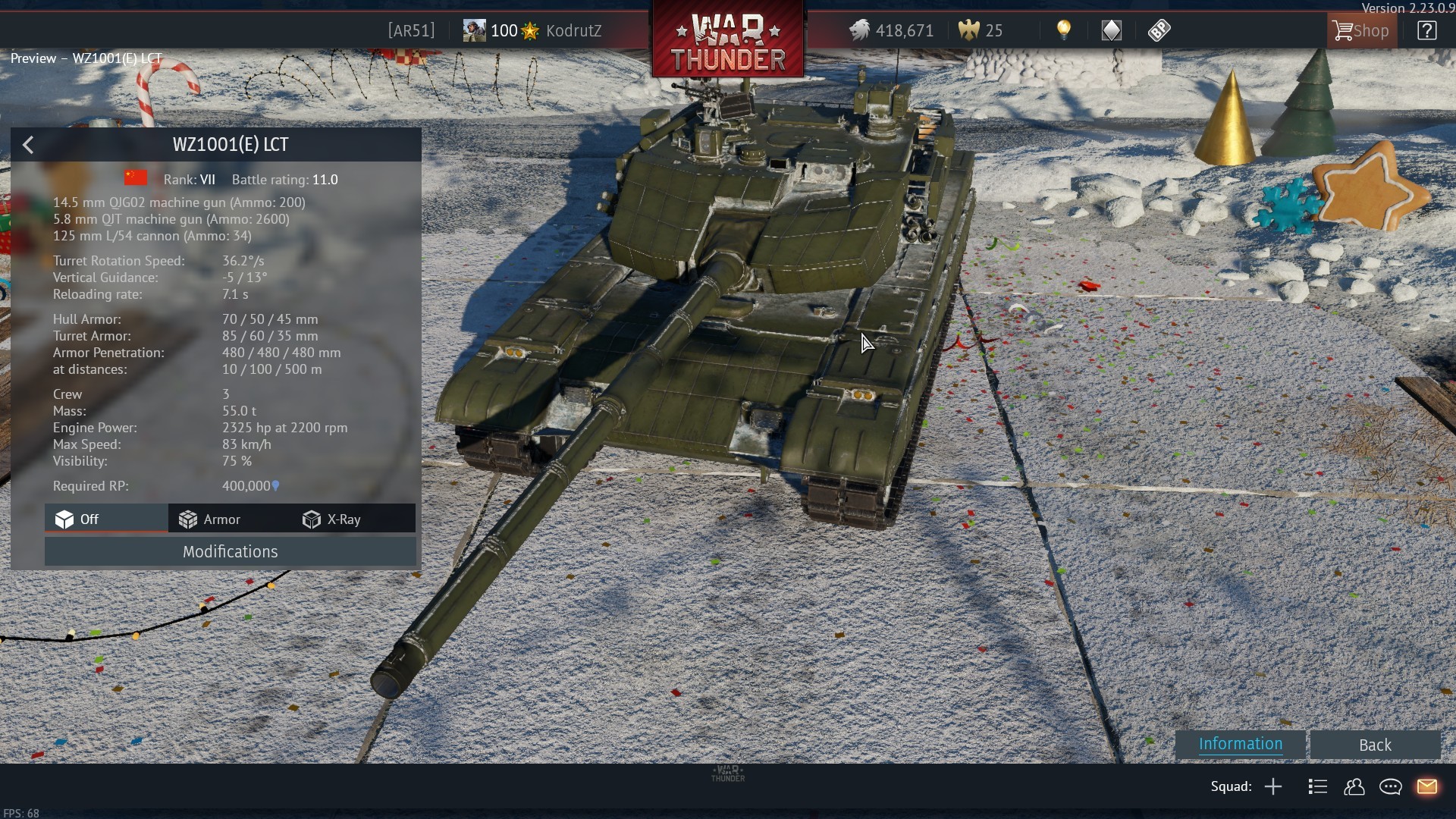
Task: Open the Modifications list
Action: (x=230, y=551)
